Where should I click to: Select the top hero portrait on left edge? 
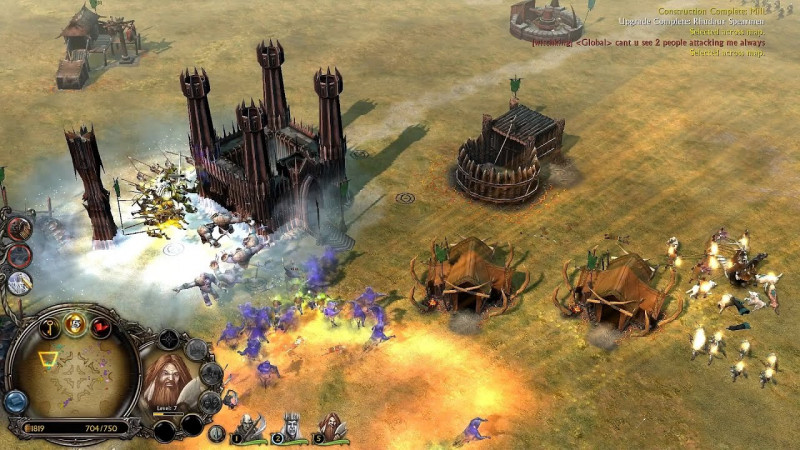pos(19,227)
